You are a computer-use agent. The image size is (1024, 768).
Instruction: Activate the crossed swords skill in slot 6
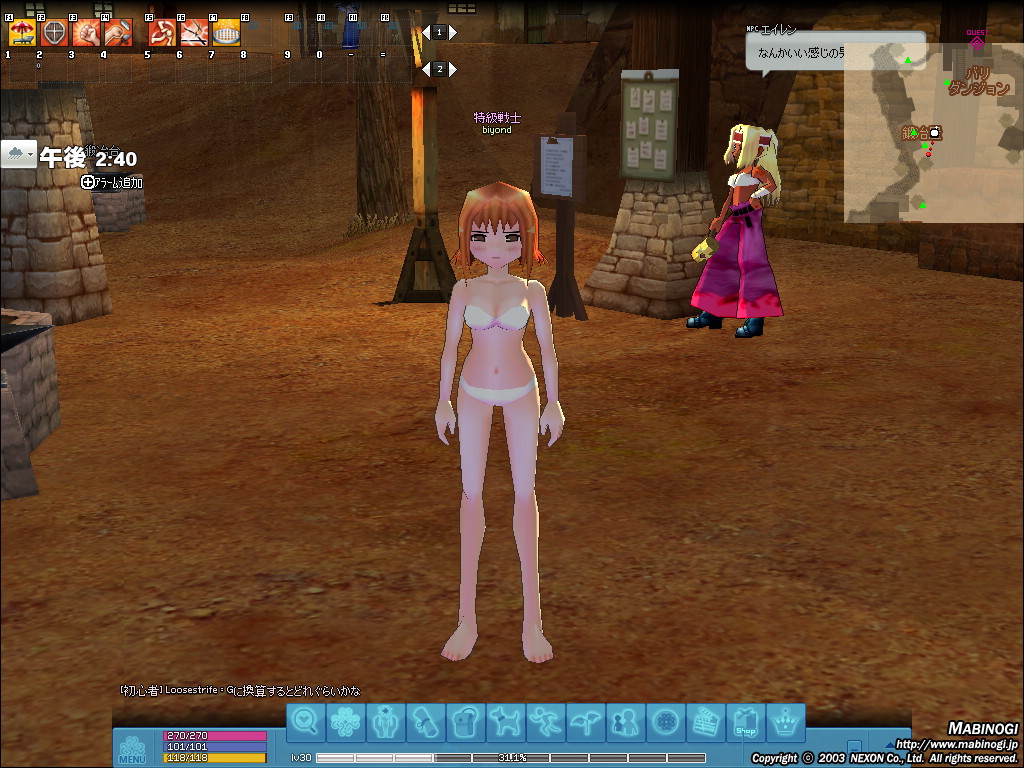coord(194,33)
